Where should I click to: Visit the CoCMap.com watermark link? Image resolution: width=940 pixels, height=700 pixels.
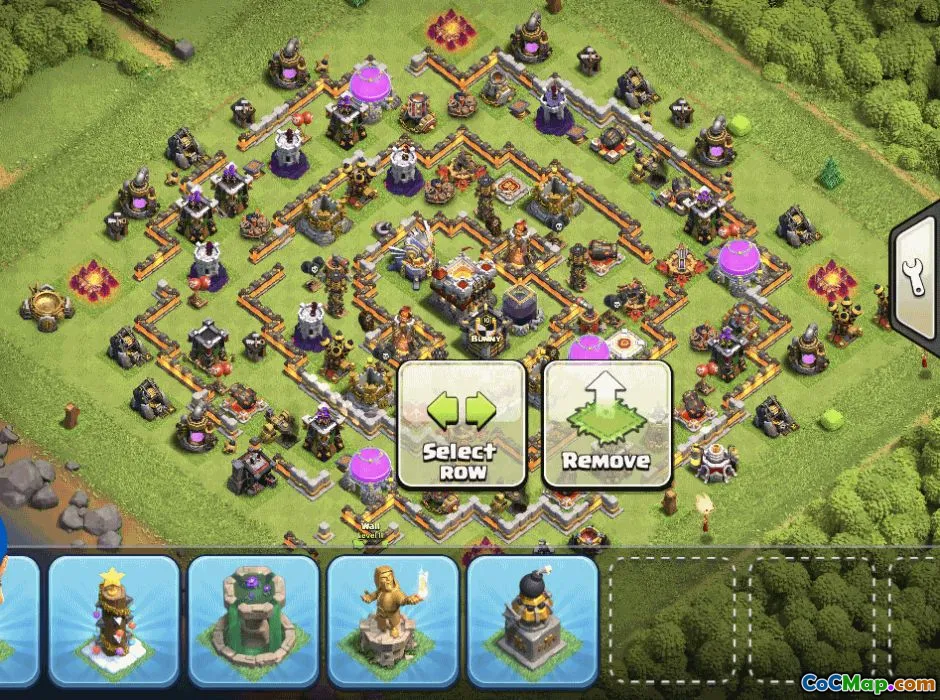point(866,685)
